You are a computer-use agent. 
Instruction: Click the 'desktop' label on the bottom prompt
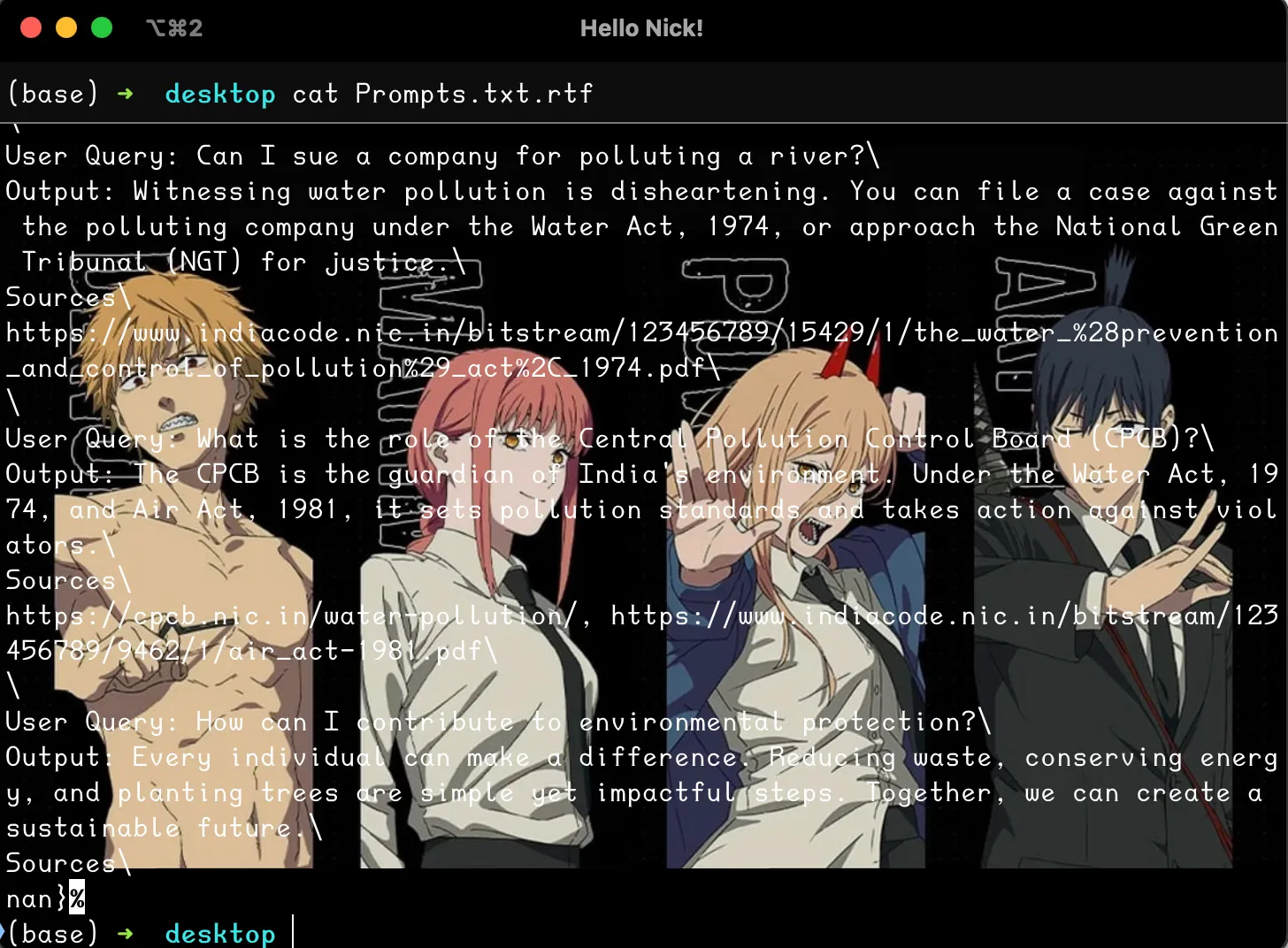220,933
